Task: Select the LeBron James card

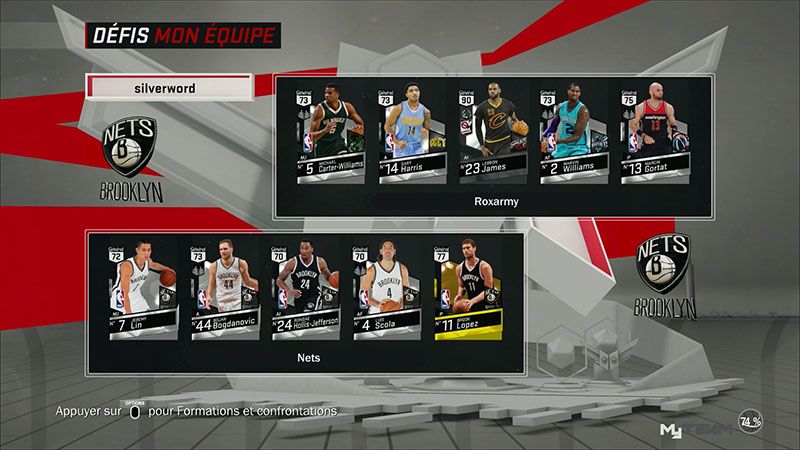Action: coord(489,133)
